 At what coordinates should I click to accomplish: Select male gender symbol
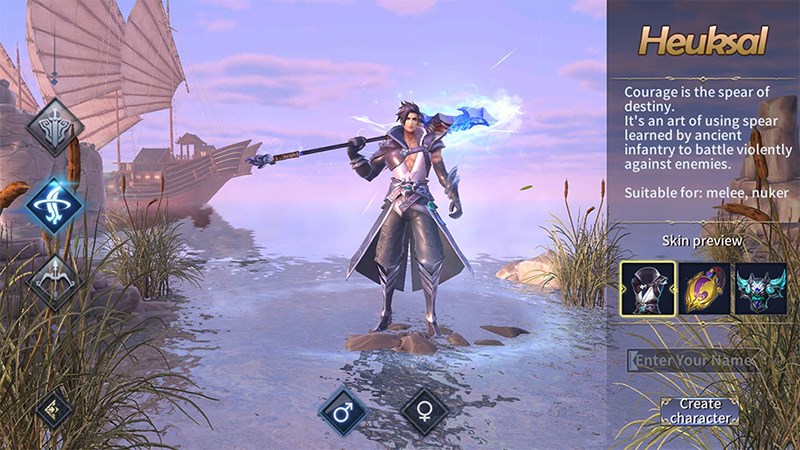(x=344, y=410)
